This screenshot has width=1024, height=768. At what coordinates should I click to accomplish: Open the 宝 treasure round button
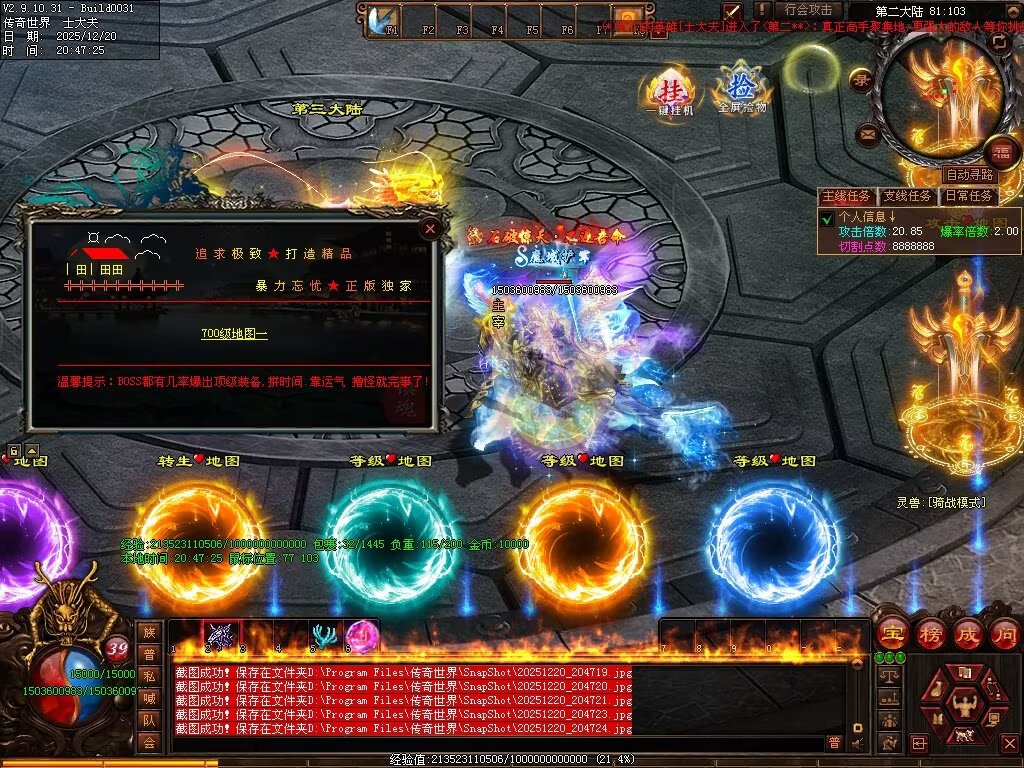pyautogui.click(x=891, y=634)
